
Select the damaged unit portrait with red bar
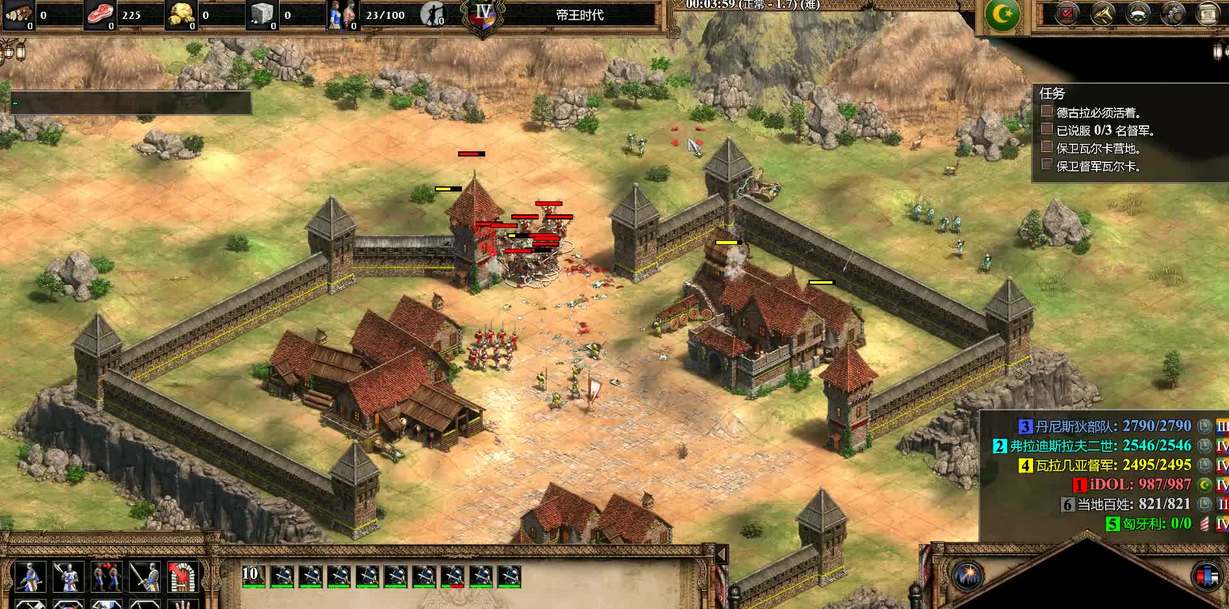[453, 576]
